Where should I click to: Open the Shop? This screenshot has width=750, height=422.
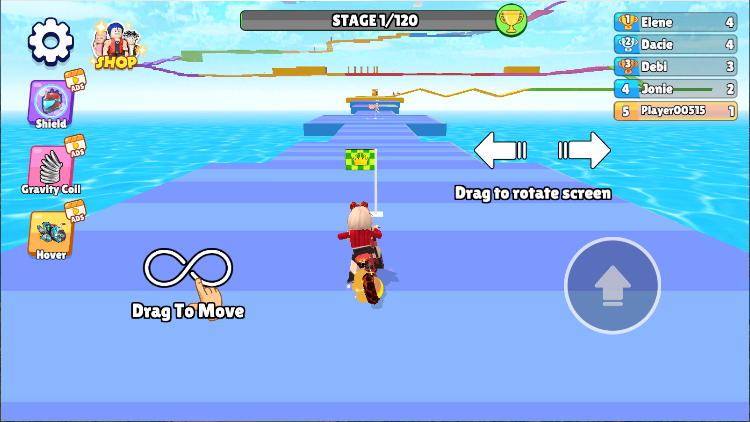[116, 45]
